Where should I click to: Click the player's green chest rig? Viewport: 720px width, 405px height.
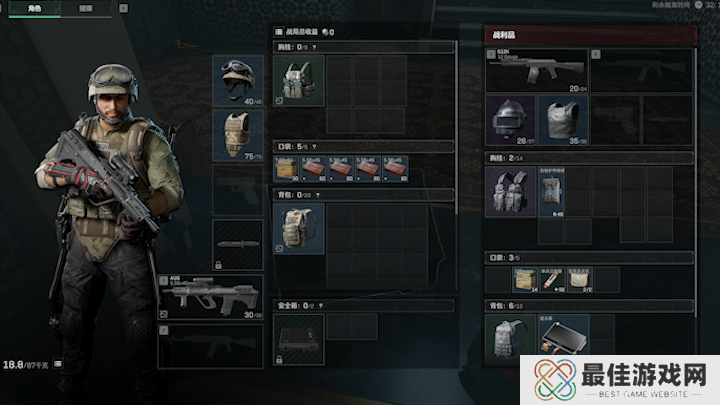click(x=298, y=80)
